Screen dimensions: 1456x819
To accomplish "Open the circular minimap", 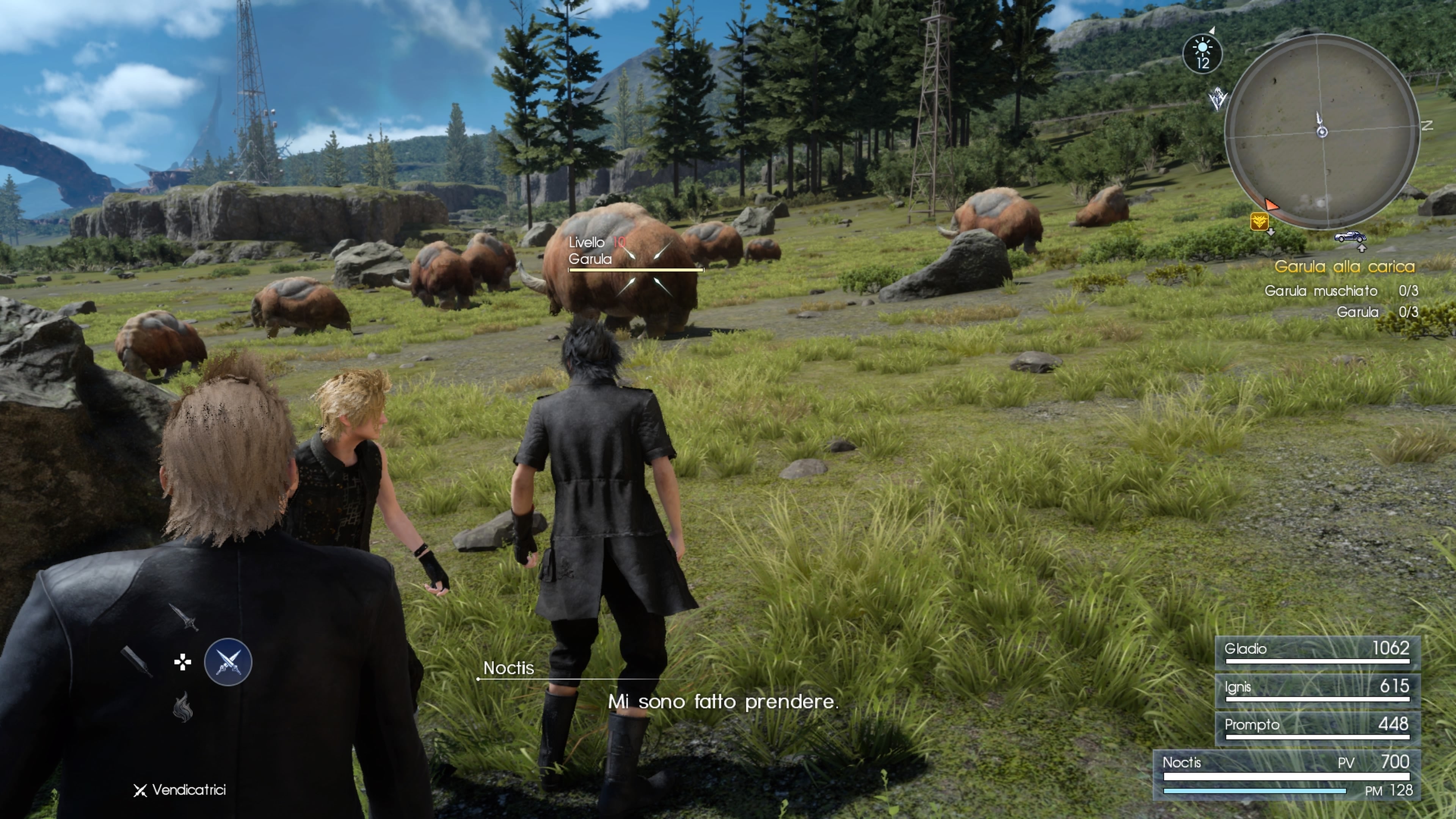I will point(1321,132).
